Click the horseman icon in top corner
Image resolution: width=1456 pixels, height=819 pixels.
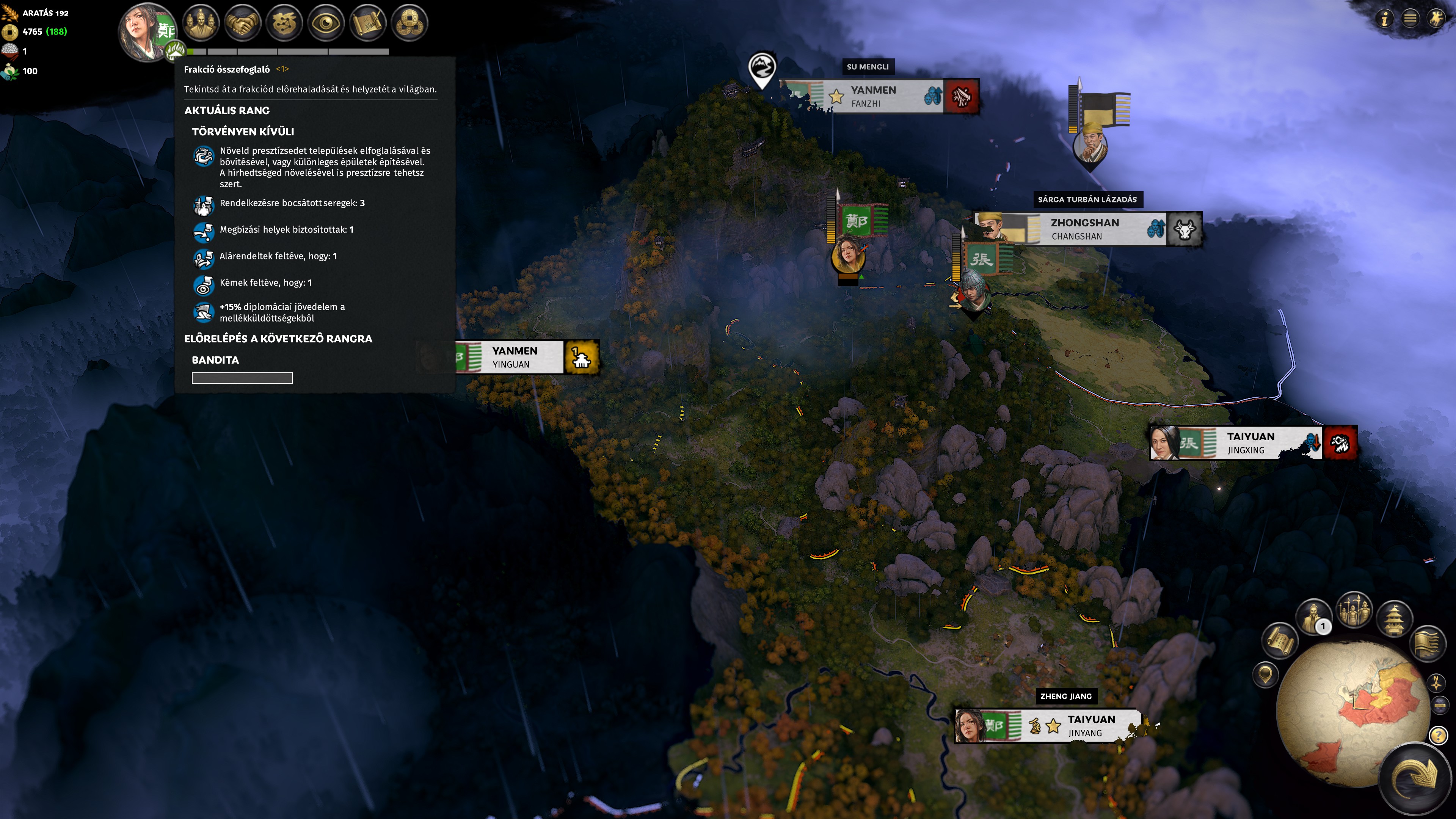[x=1437, y=19]
